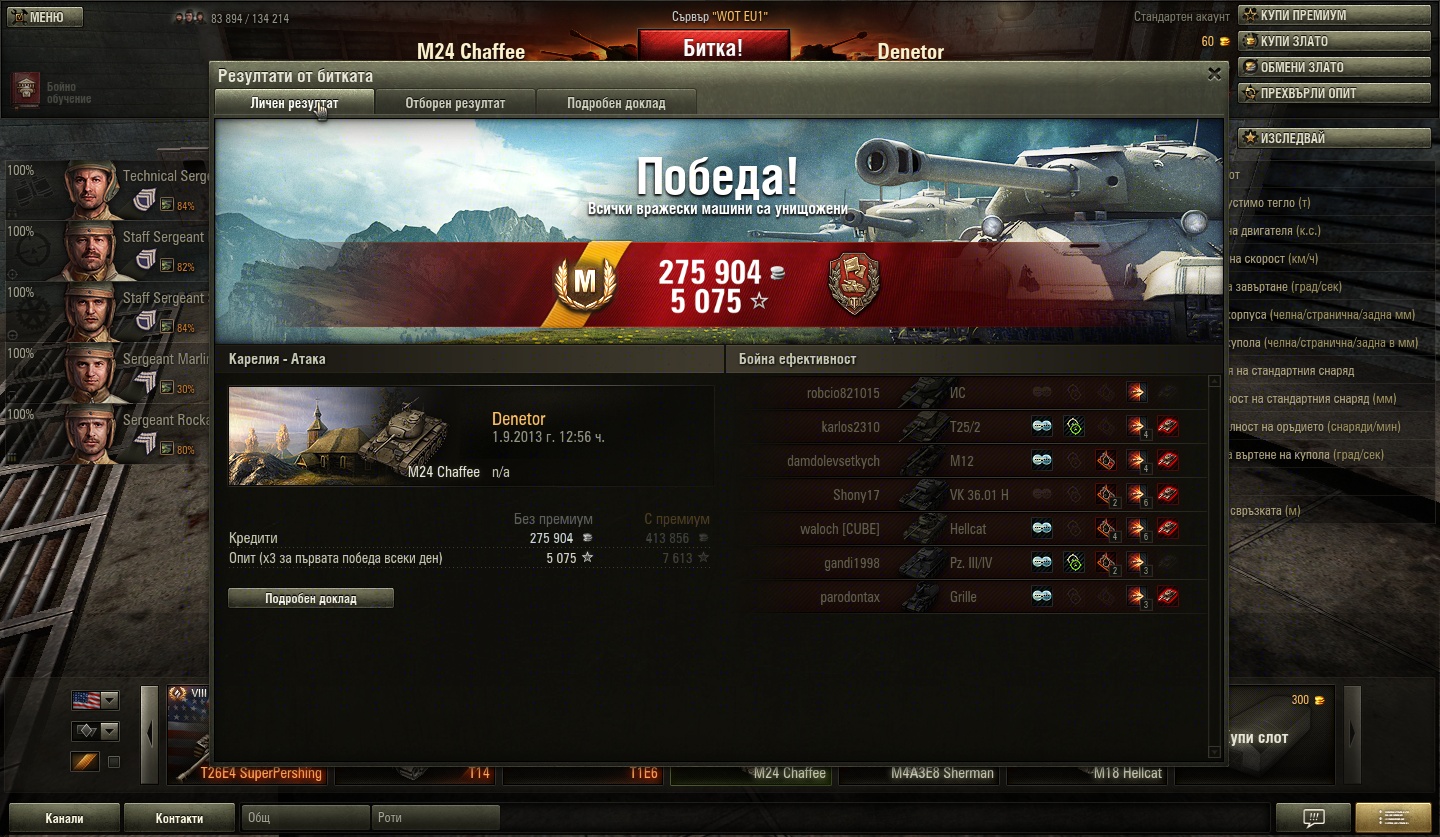Switch to Подробен доклад tab
The image size is (1440, 837).
click(616, 103)
